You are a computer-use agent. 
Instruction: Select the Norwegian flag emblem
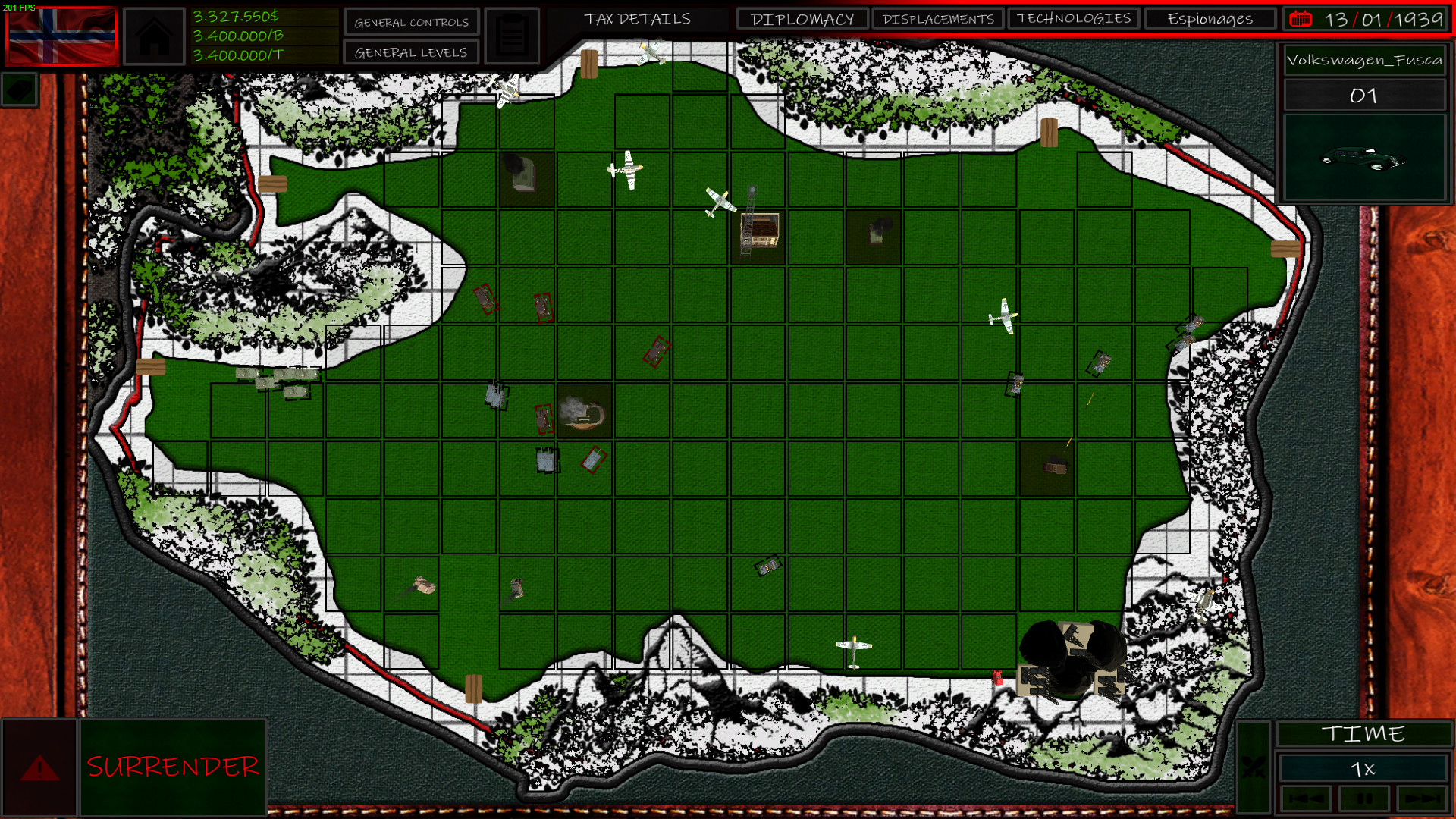tap(61, 35)
